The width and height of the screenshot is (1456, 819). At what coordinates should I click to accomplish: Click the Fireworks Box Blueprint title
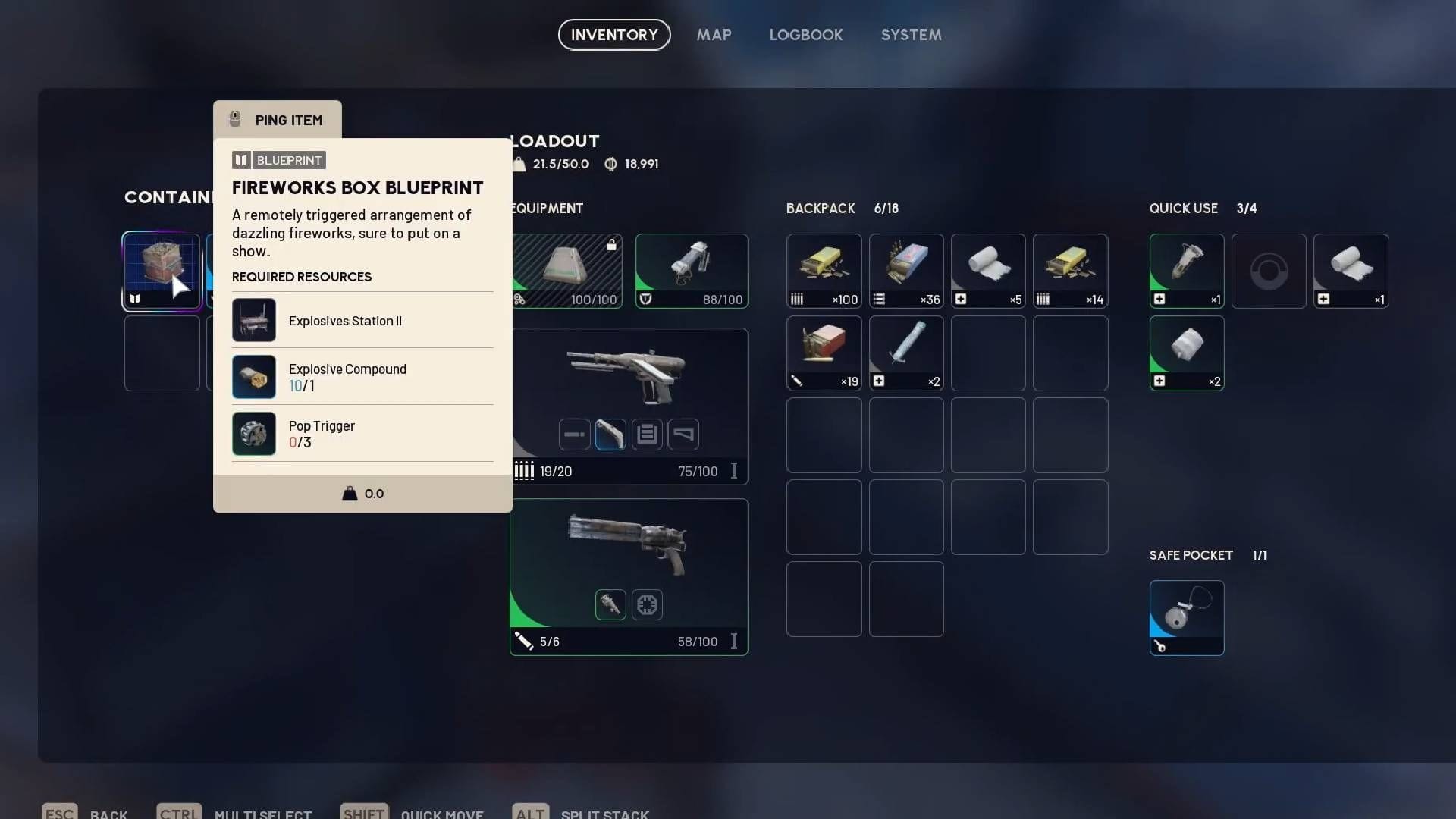point(357,187)
